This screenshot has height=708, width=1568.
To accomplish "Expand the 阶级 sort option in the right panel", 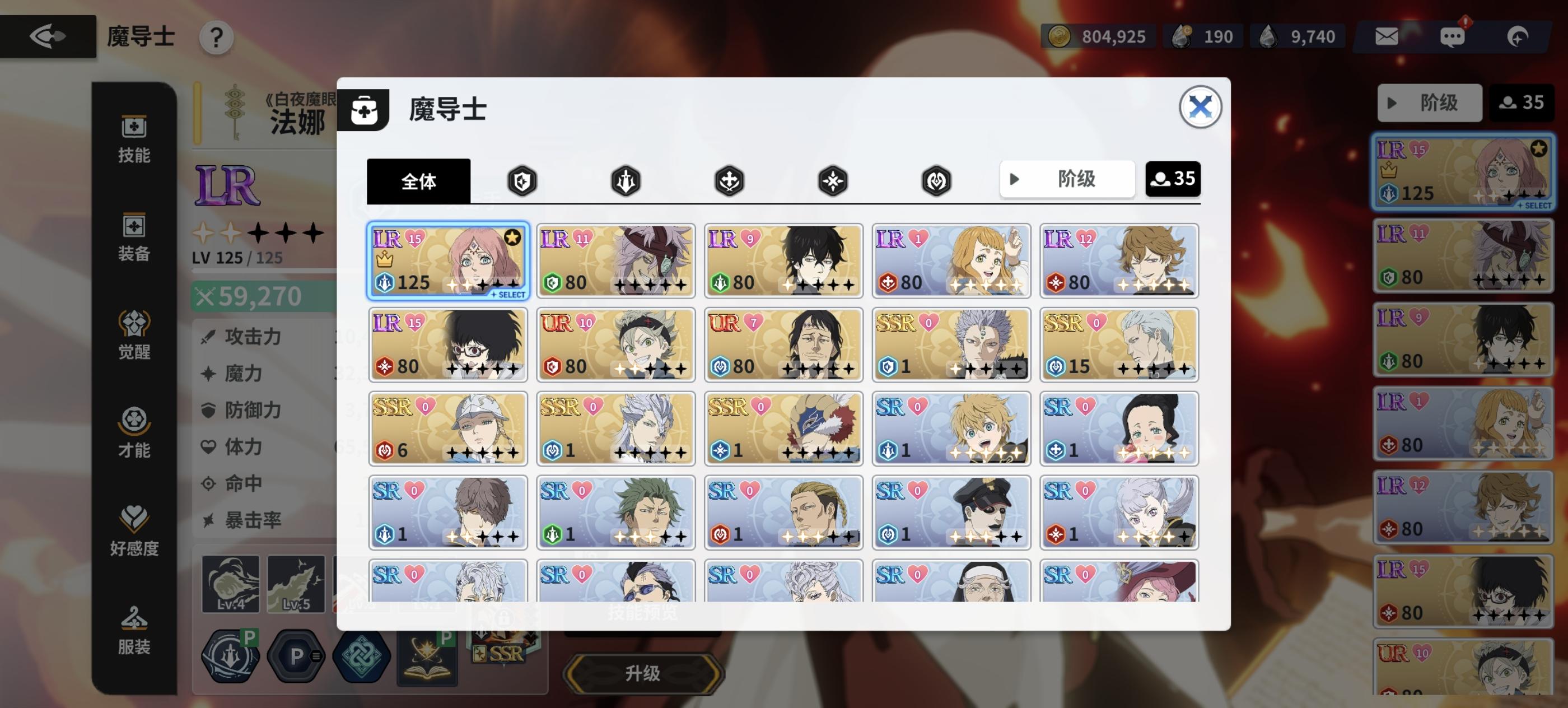I will point(1430,103).
